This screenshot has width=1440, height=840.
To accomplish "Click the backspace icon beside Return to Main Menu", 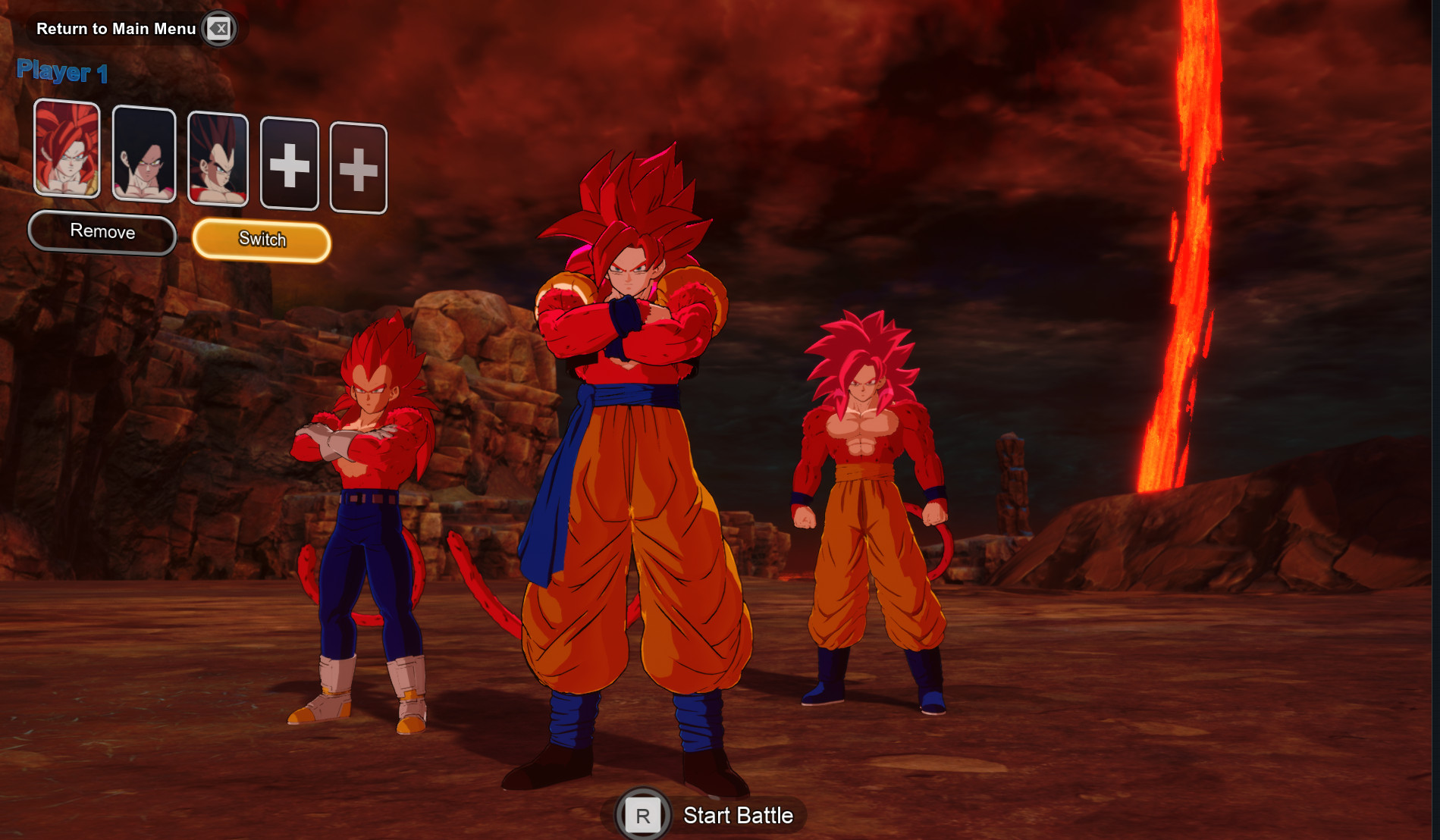I will [x=218, y=28].
